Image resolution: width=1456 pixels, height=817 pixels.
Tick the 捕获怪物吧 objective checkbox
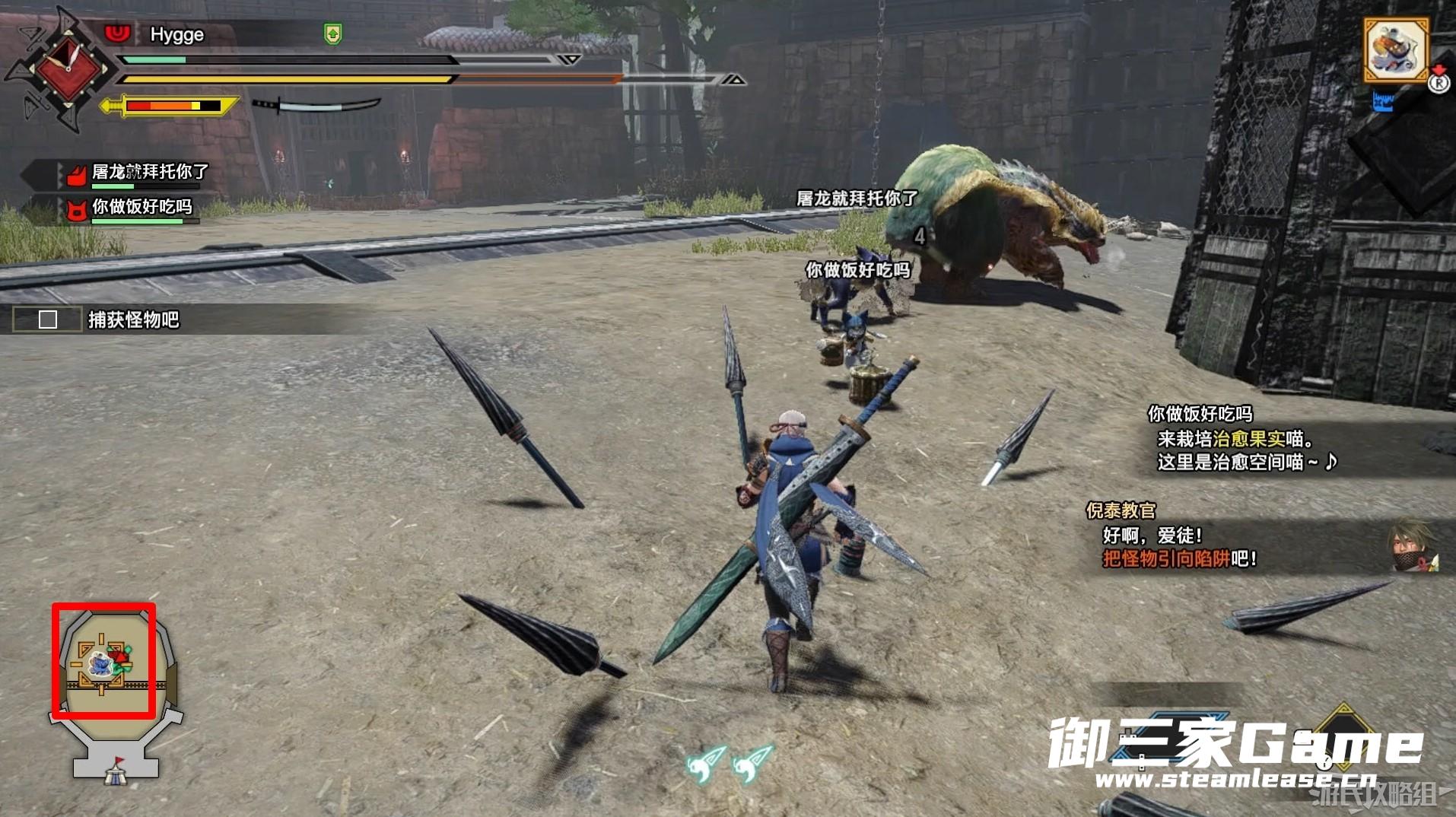[x=48, y=319]
